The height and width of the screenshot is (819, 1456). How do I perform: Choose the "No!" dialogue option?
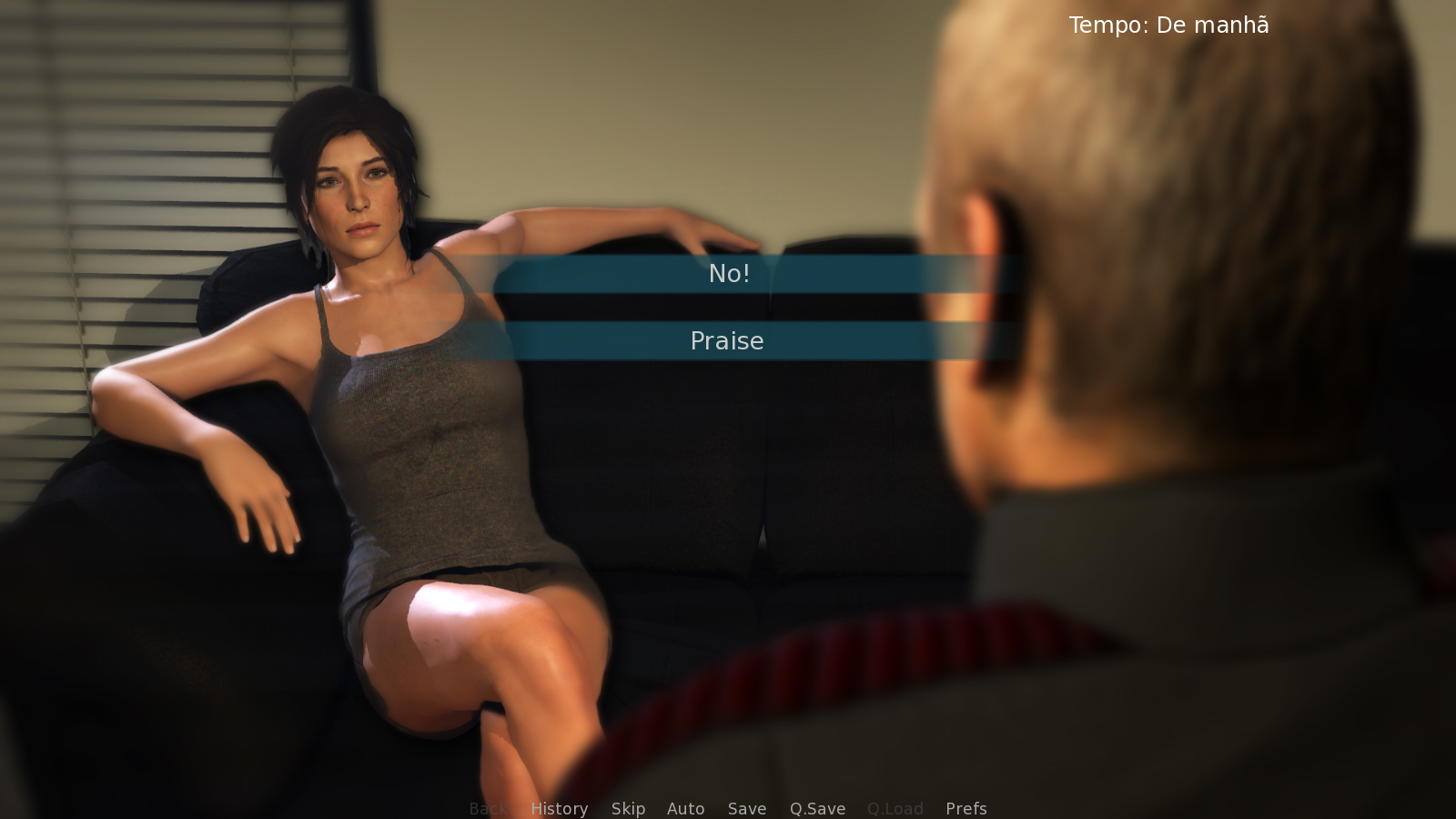[728, 273]
